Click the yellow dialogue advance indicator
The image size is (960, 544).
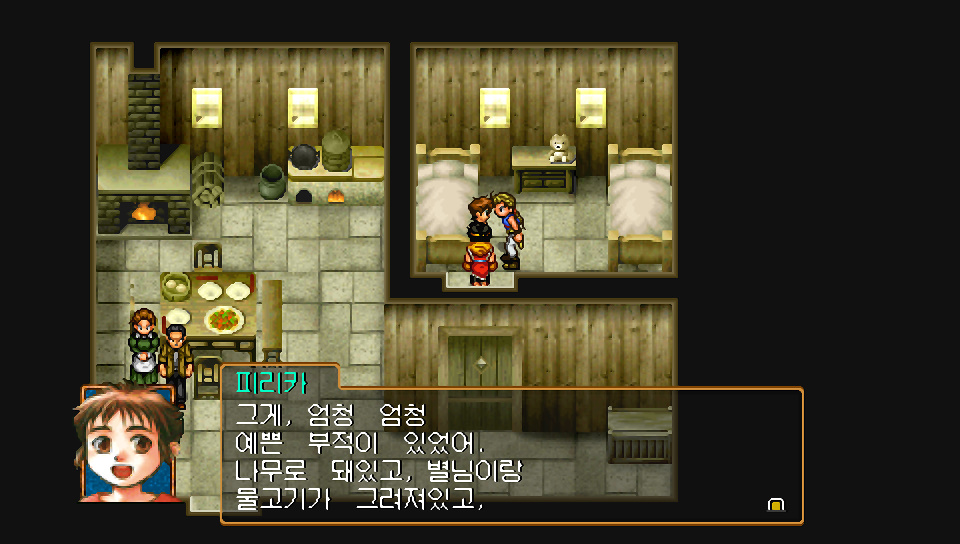(775, 505)
